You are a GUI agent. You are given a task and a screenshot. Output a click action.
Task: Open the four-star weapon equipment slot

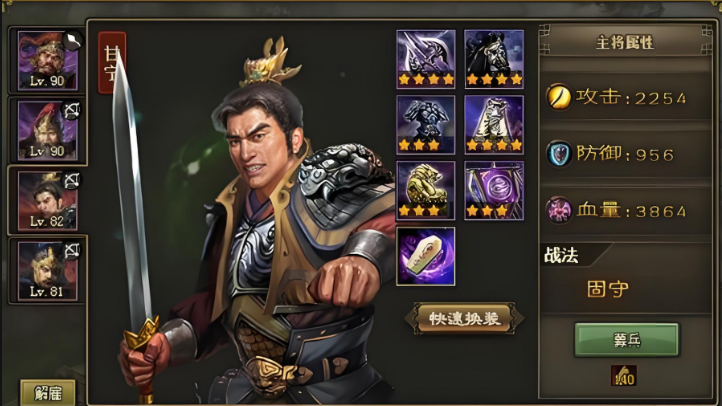pyautogui.click(x=426, y=59)
